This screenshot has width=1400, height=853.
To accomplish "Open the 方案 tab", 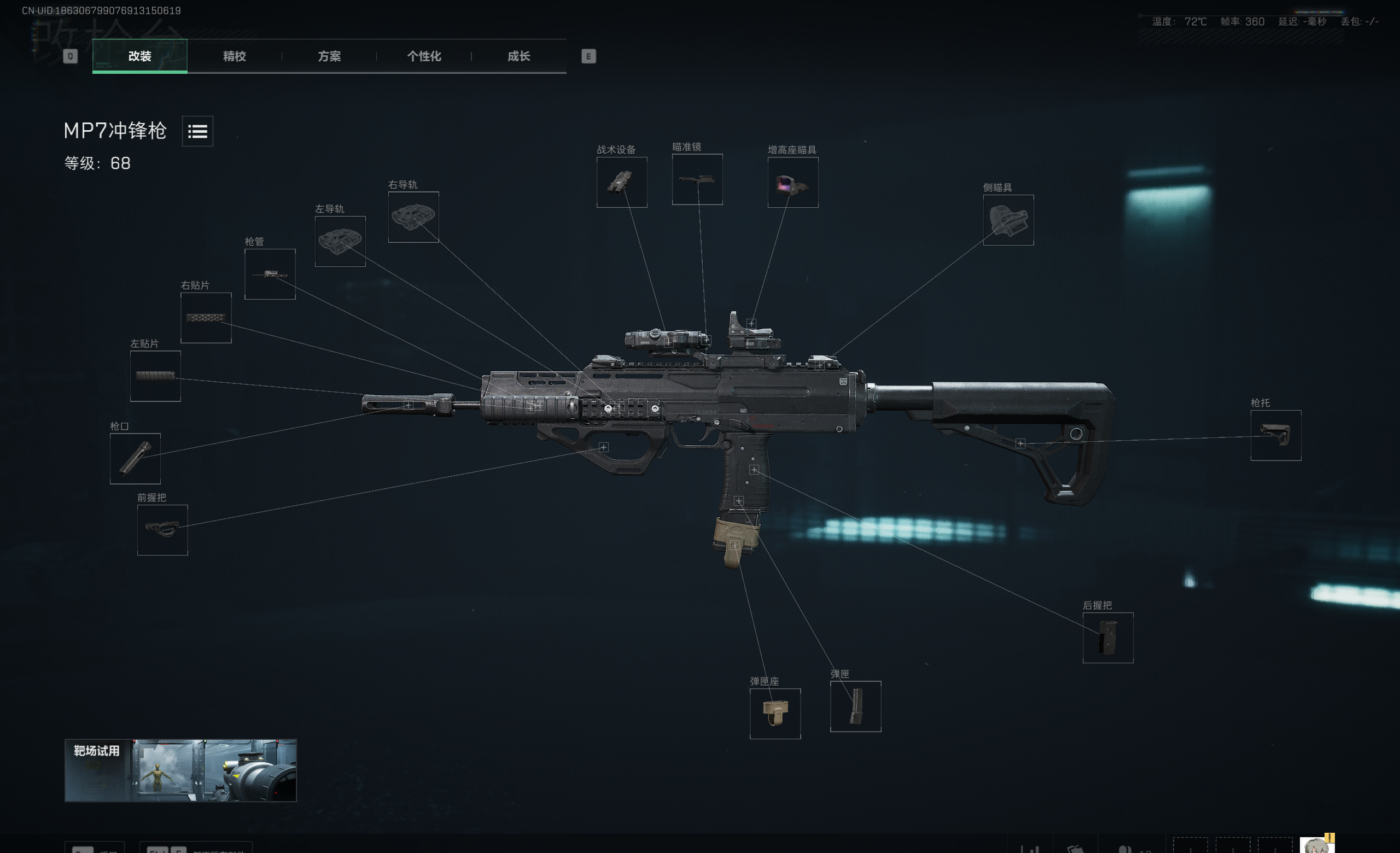I will click(x=329, y=56).
